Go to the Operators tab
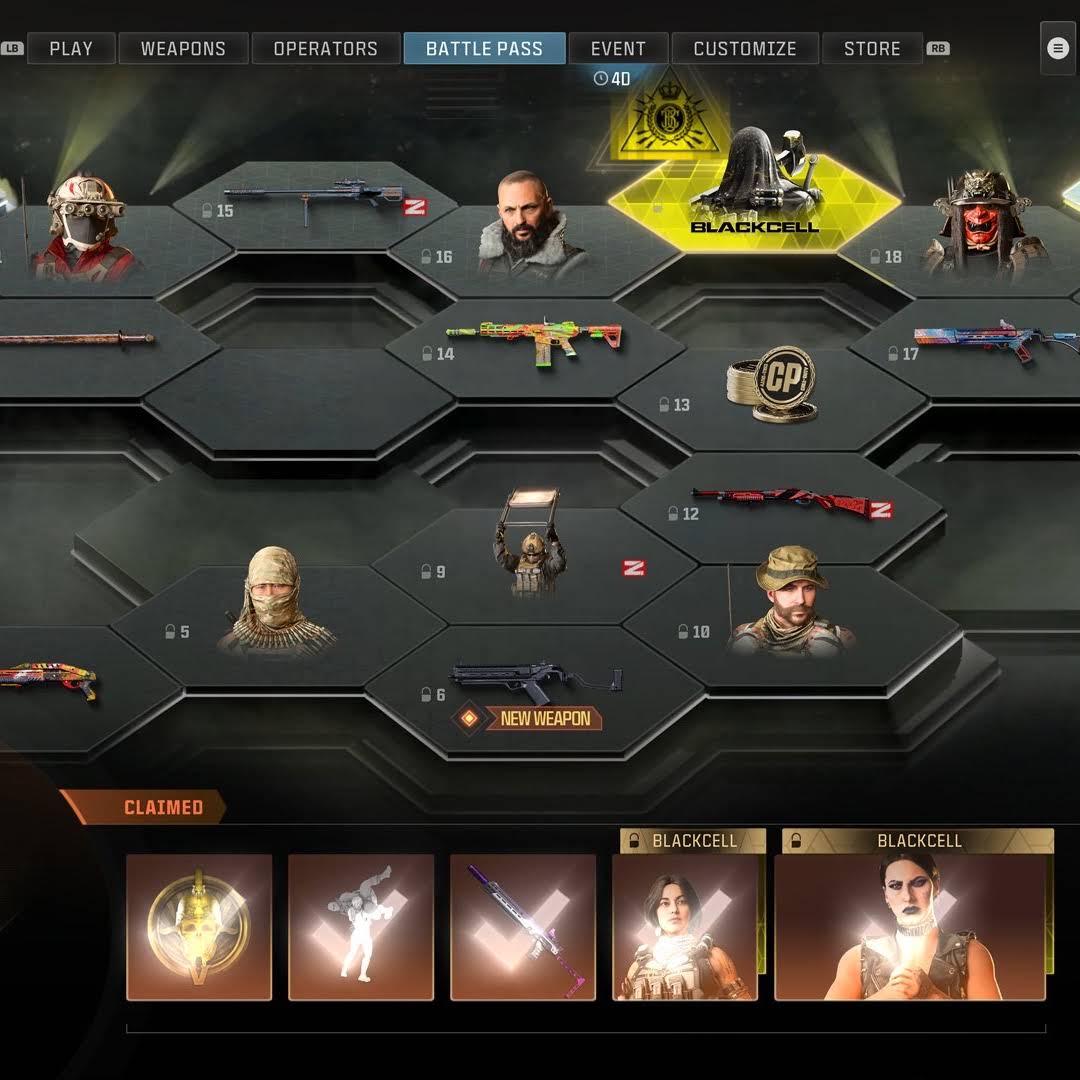The width and height of the screenshot is (1080, 1080). (x=326, y=48)
